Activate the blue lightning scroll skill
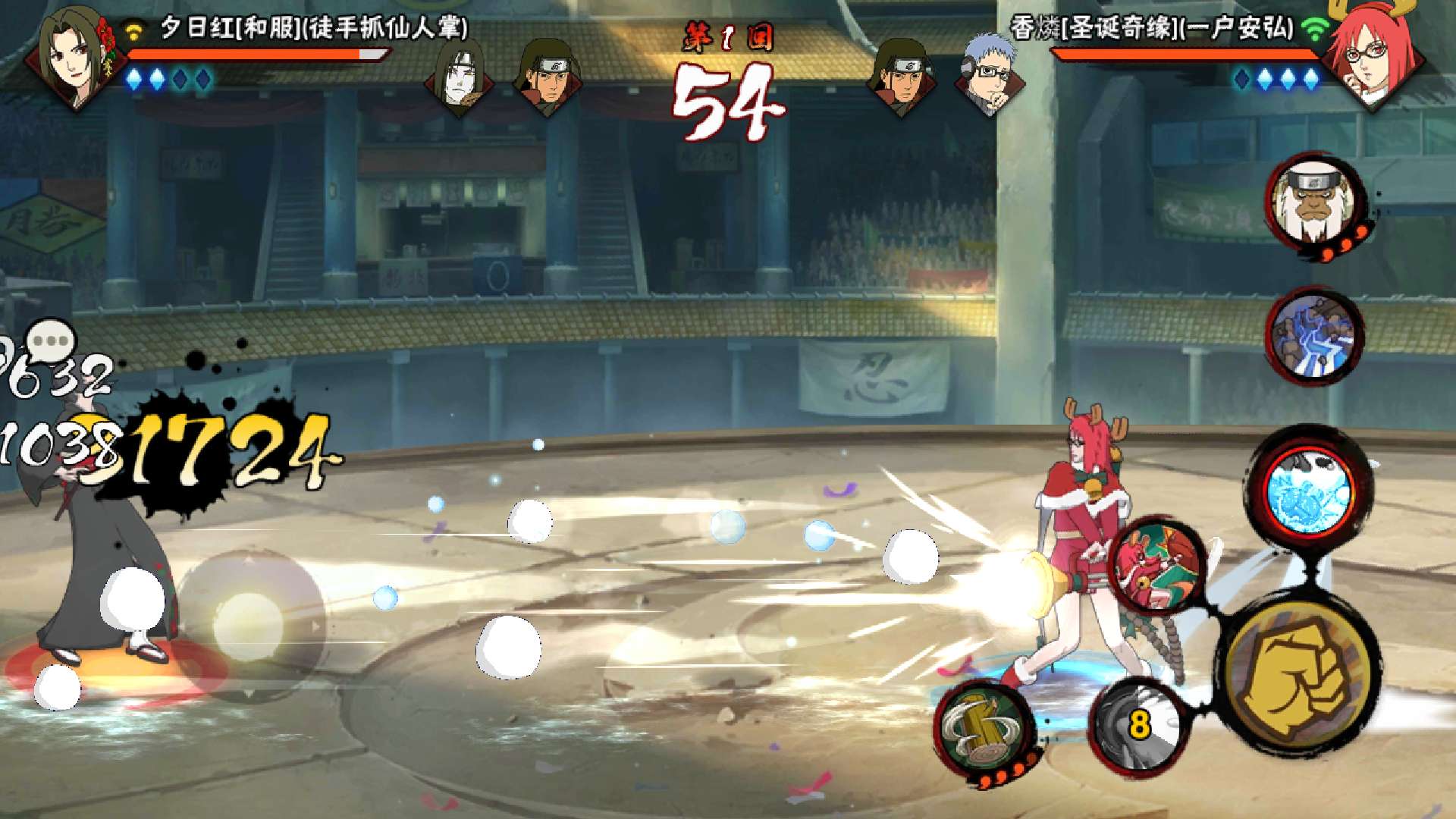 click(x=1313, y=336)
